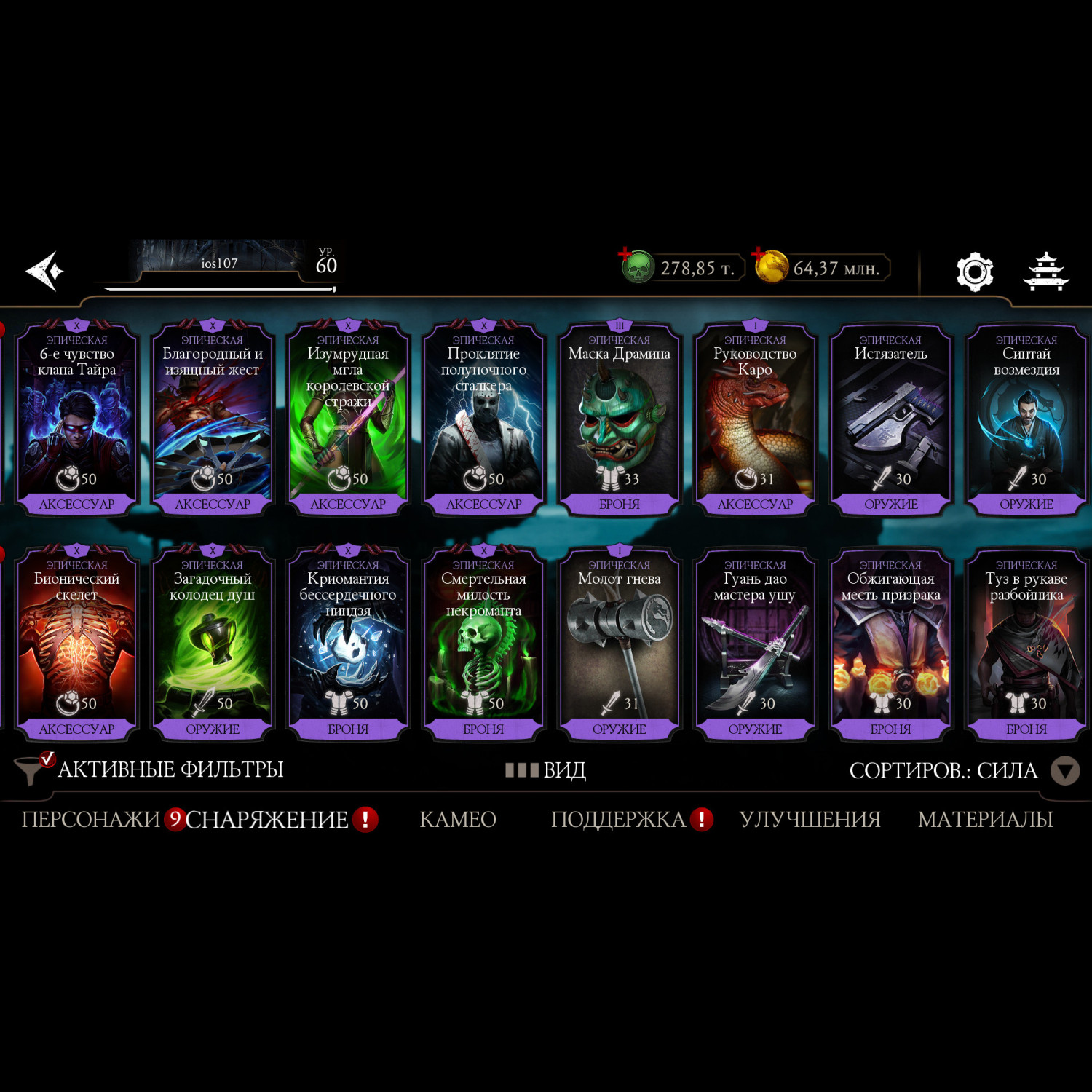Select the Маска Драмина armor card

point(619,419)
